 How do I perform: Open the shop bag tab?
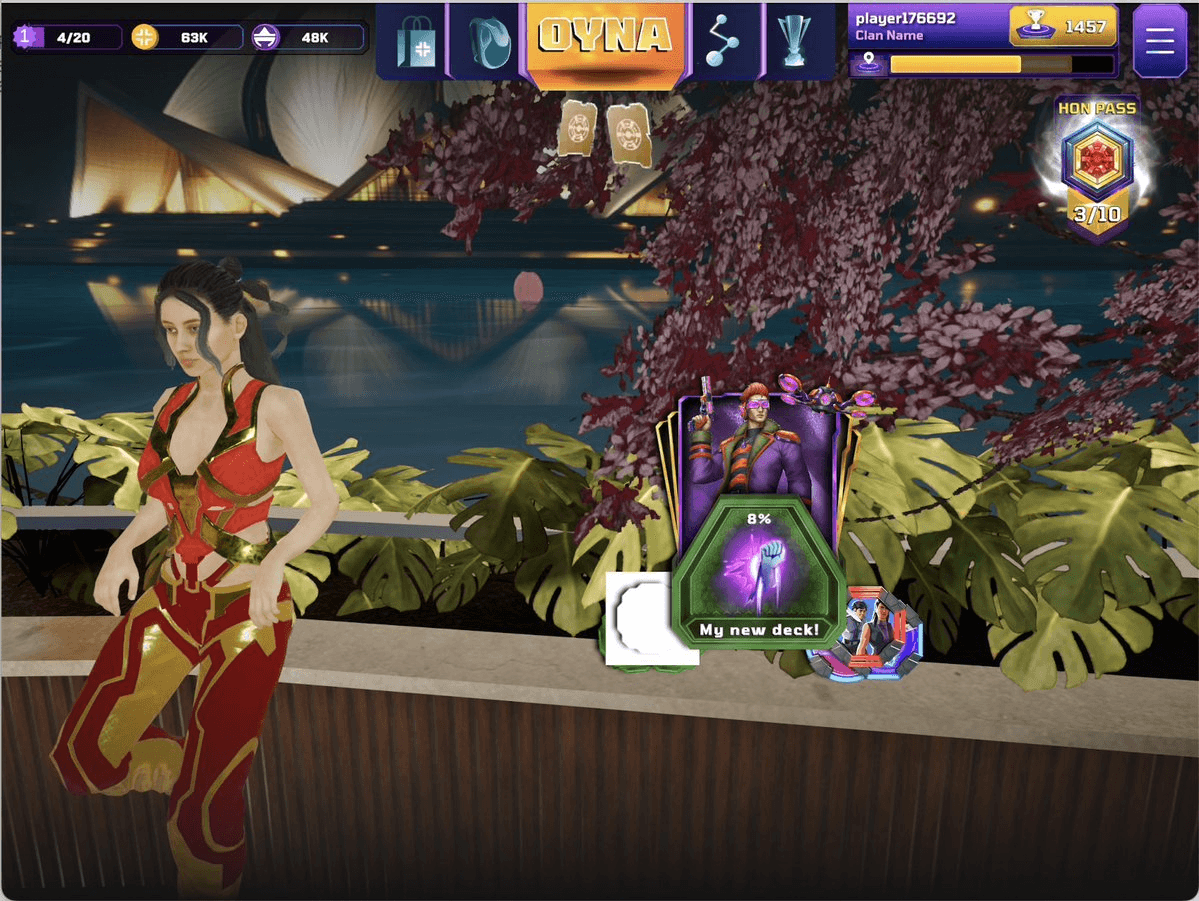415,41
